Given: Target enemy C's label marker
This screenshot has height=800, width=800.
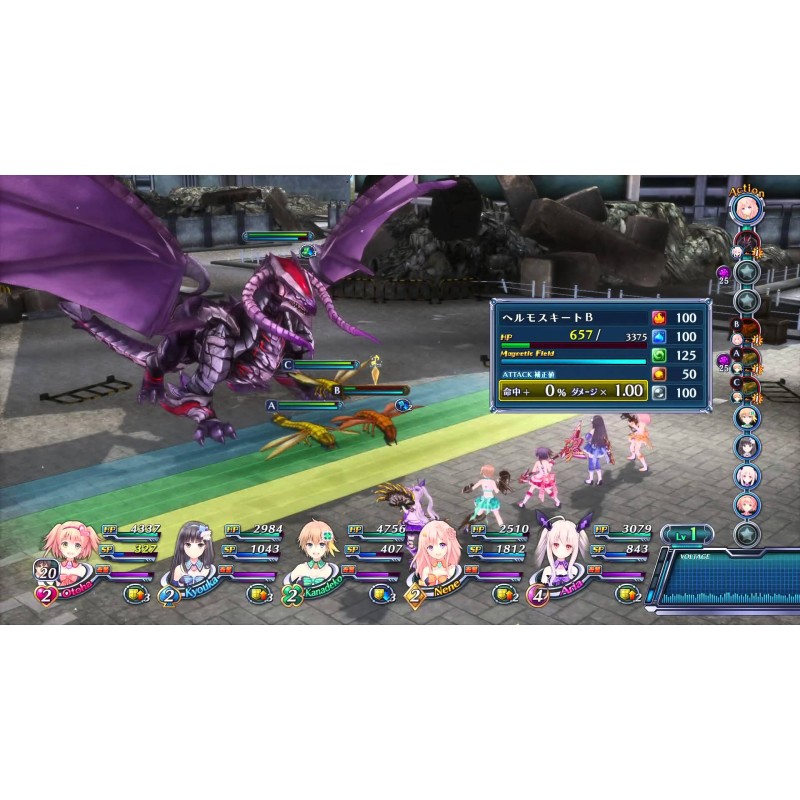Looking at the screenshot, I should 289,365.
